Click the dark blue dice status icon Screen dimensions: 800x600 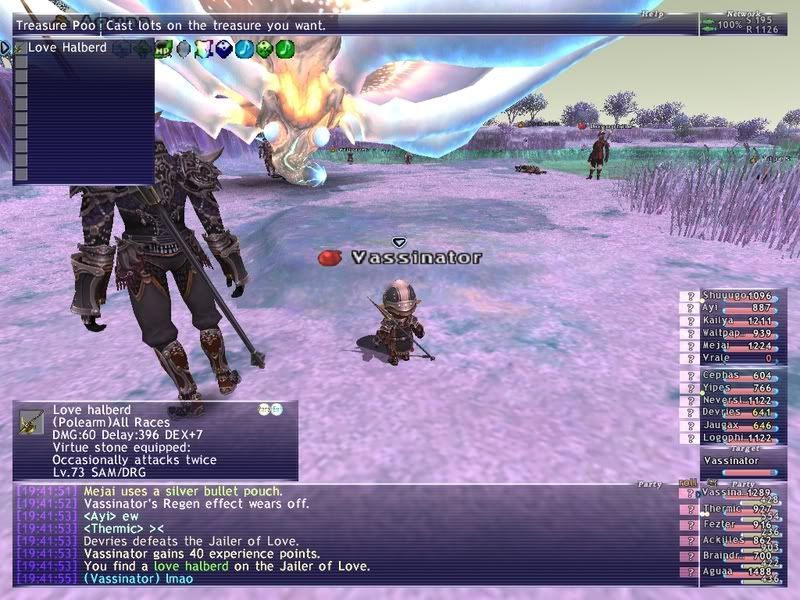(224, 47)
